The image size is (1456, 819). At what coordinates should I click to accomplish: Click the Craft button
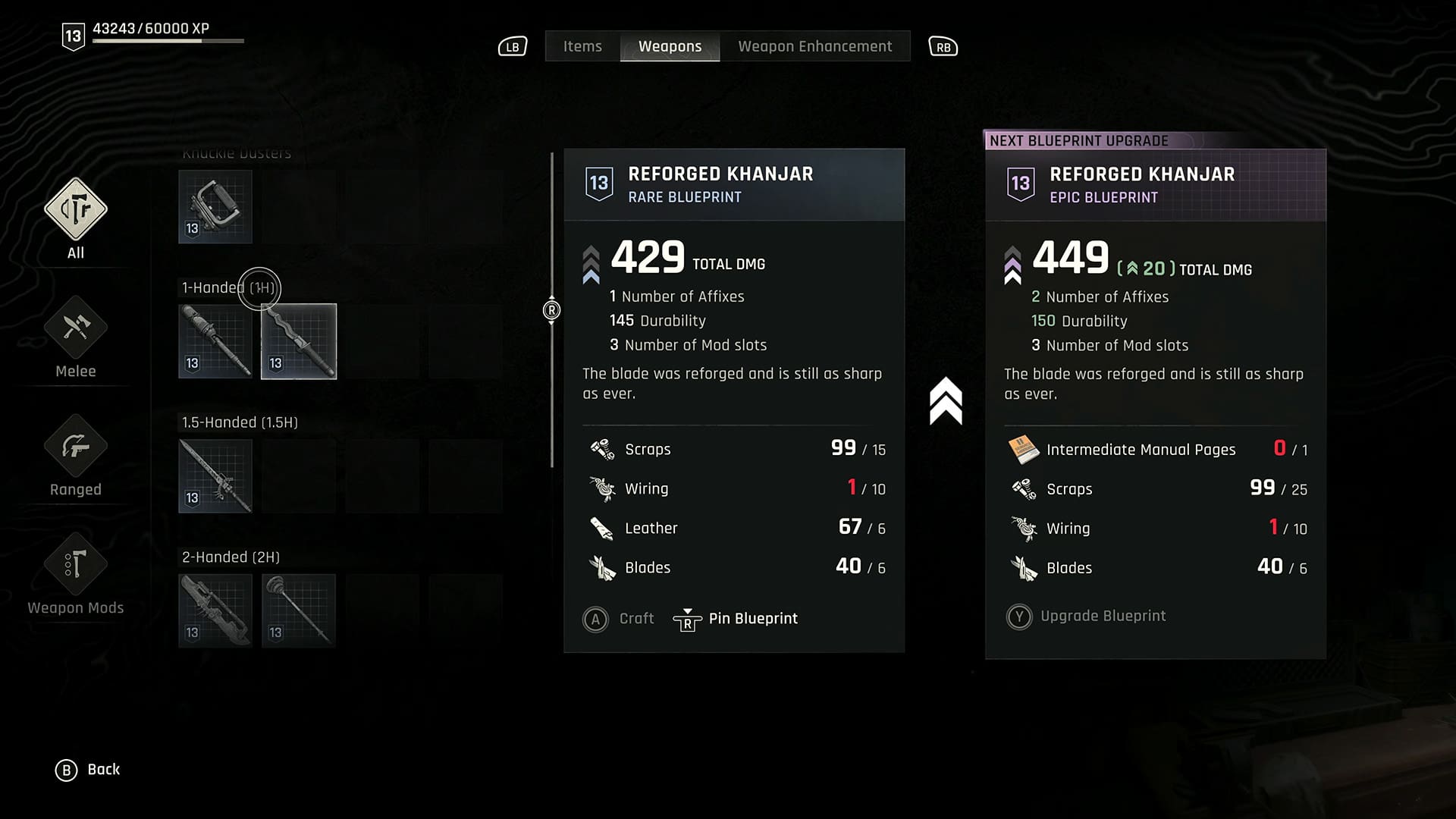point(619,619)
